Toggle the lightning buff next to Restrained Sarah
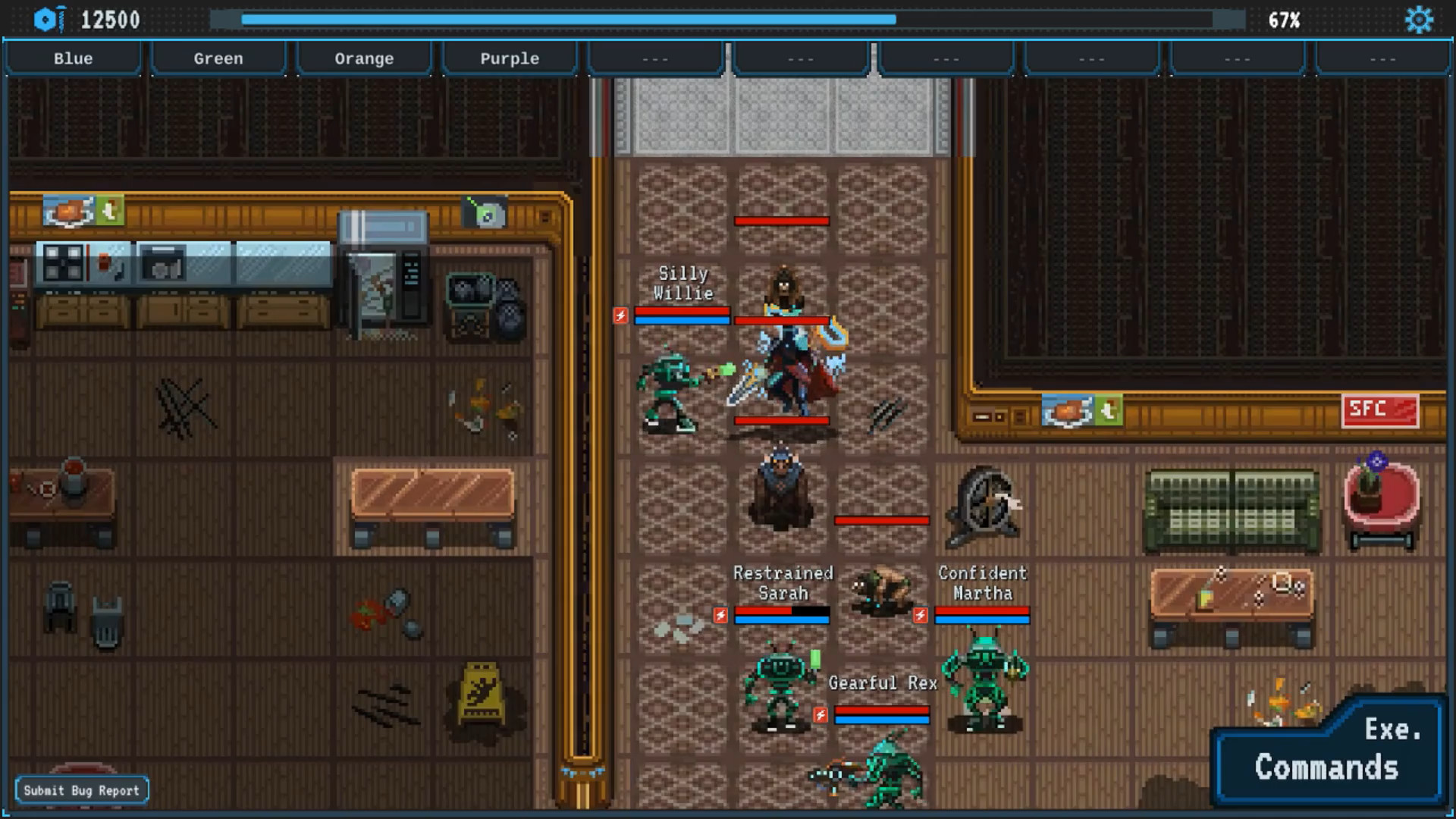The image size is (1456, 819). pyautogui.click(x=720, y=616)
